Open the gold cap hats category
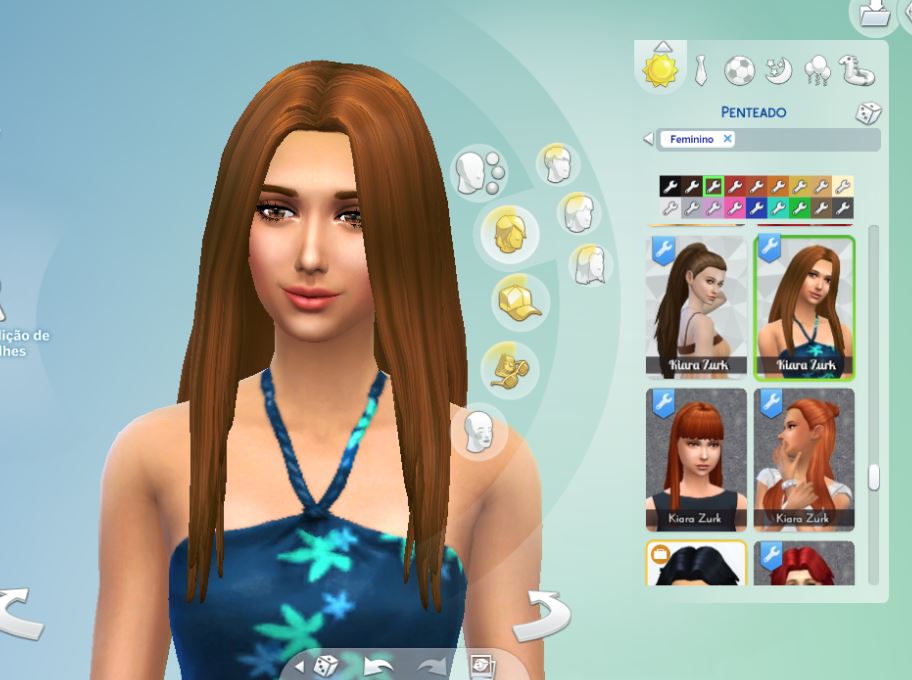The width and height of the screenshot is (912, 680). [516, 299]
